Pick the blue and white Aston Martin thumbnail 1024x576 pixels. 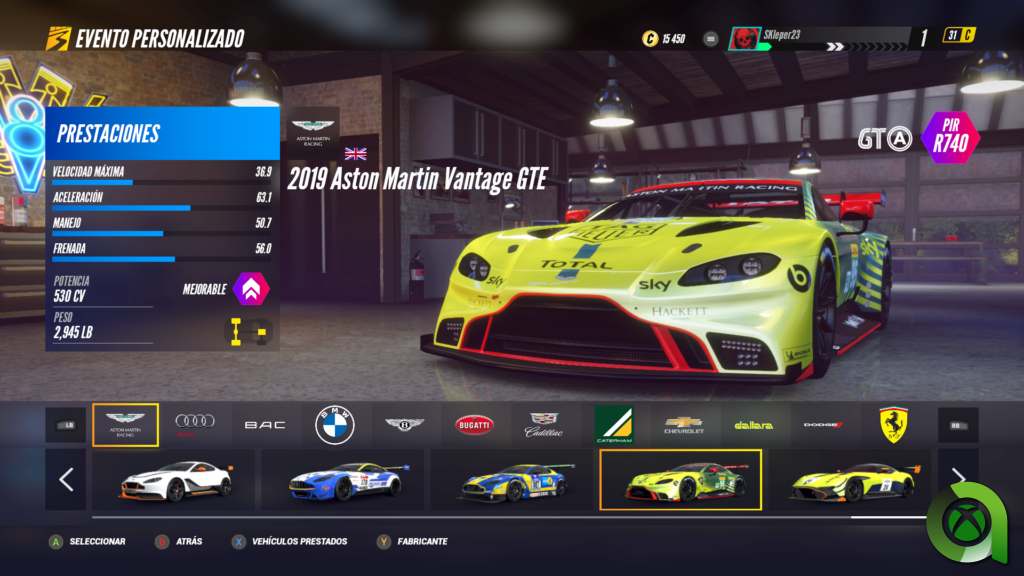[x=343, y=480]
